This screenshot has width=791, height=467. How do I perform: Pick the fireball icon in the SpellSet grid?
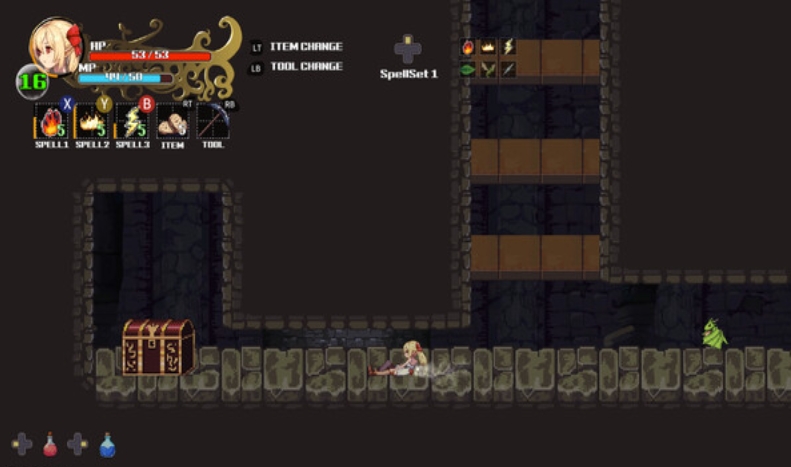point(468,46)
